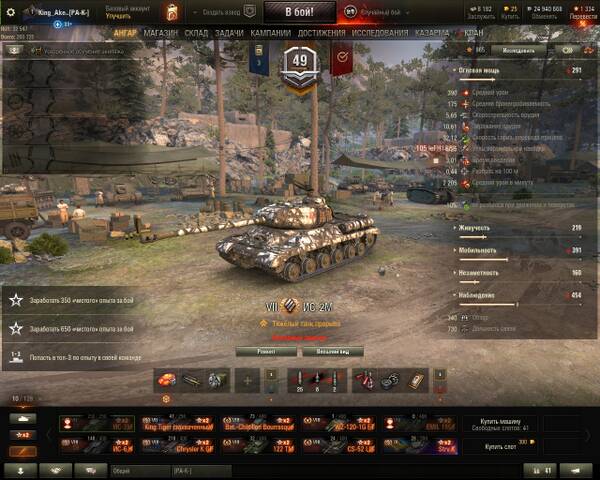Click 'Улучшить' to upgrade the base account
The height and width of the screenshot is (480, 600).
tap(119, 17)
